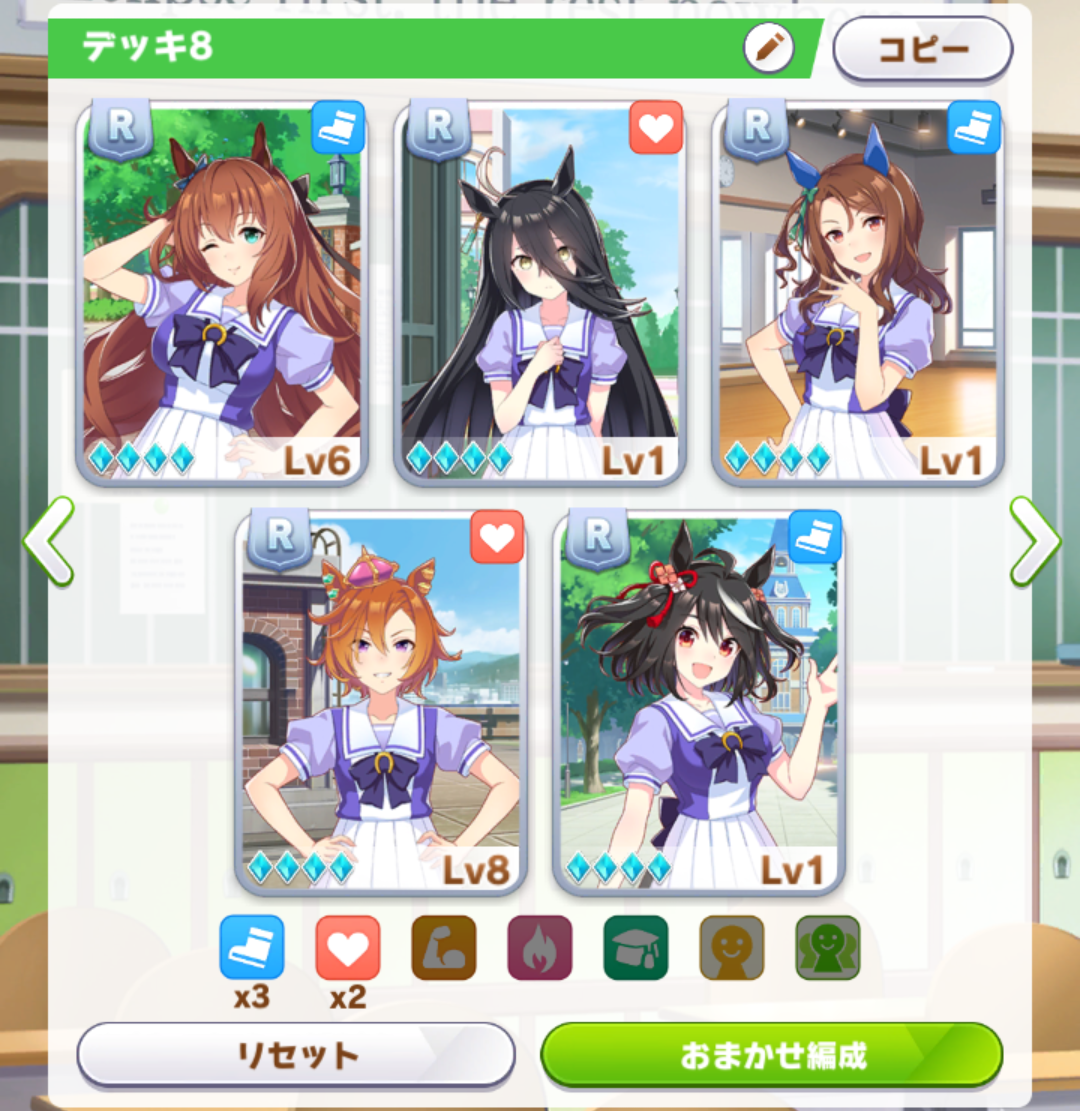Select the green graduation cap wisdom icon
Screen dimensions: 1080x1111
click(636, 947)
